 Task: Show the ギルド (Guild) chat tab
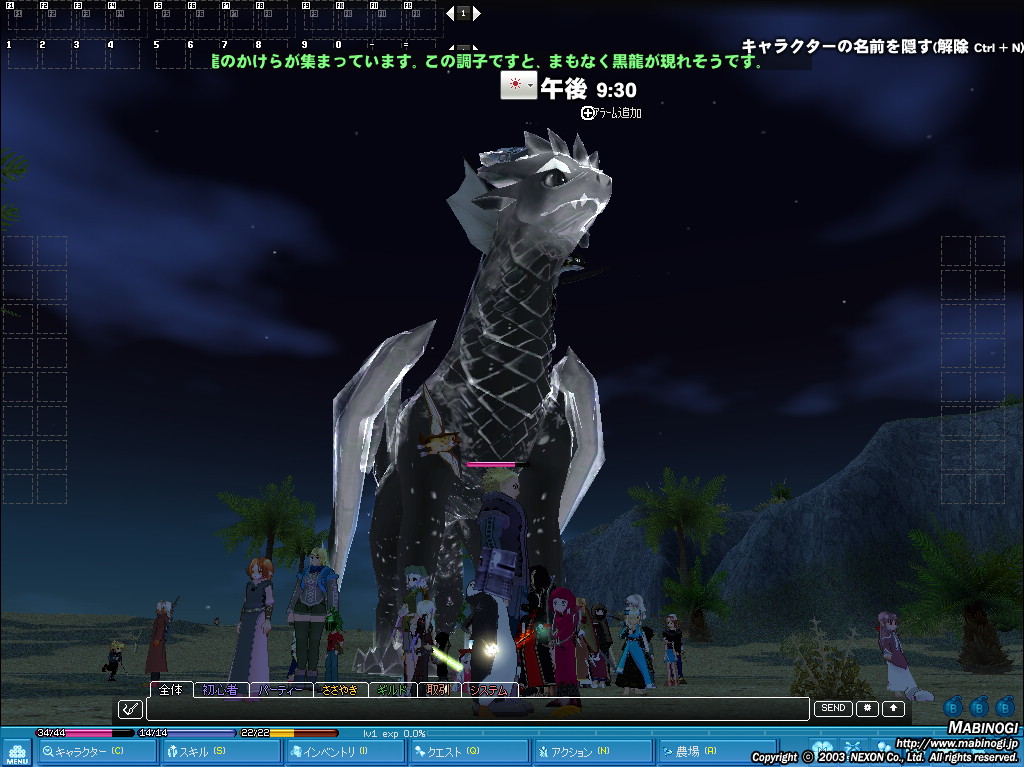click(x=393, y=690)
